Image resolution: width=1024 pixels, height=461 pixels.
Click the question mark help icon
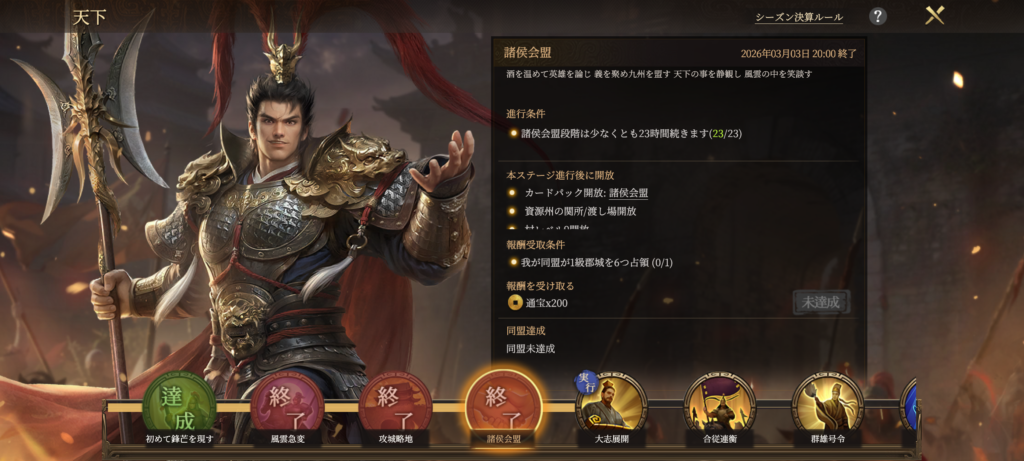coord(877,16)
